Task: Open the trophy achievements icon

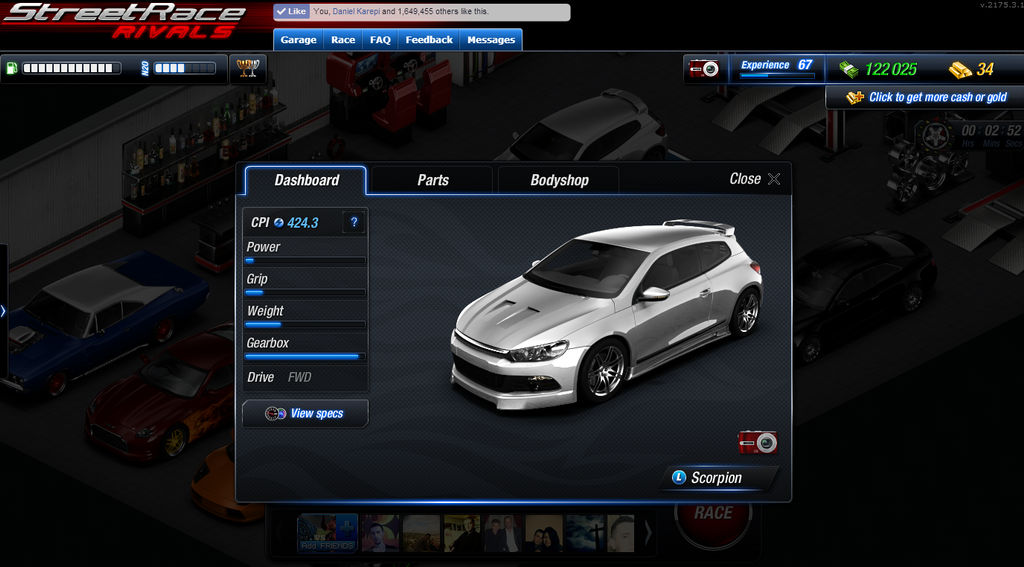Action: [248, 68]
